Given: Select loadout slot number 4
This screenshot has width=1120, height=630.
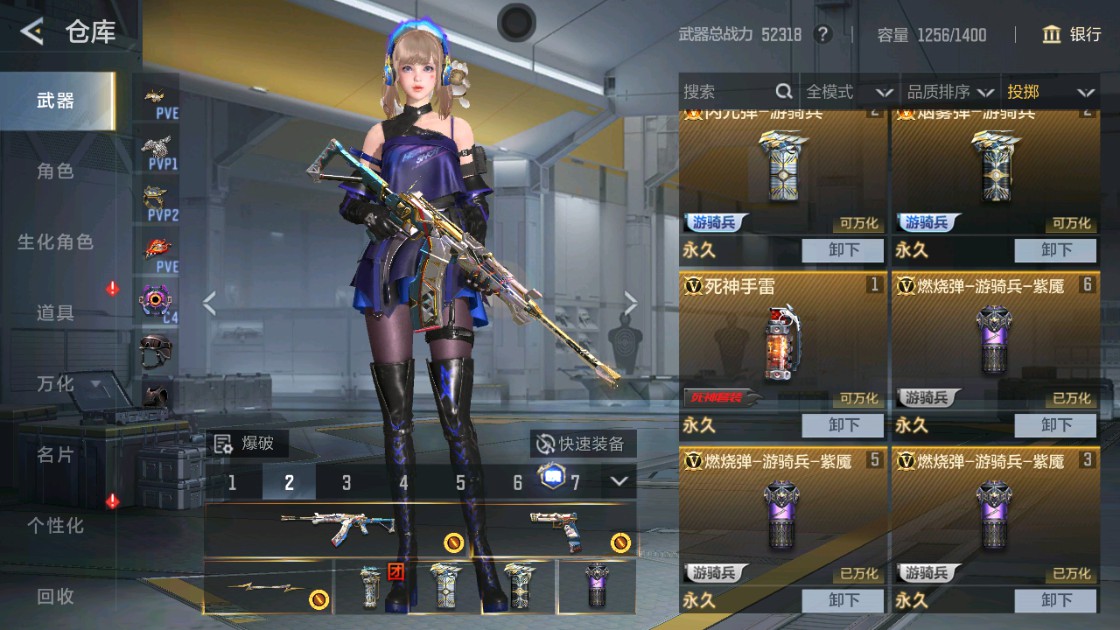Looking at the screenshot, I should 404,483.
